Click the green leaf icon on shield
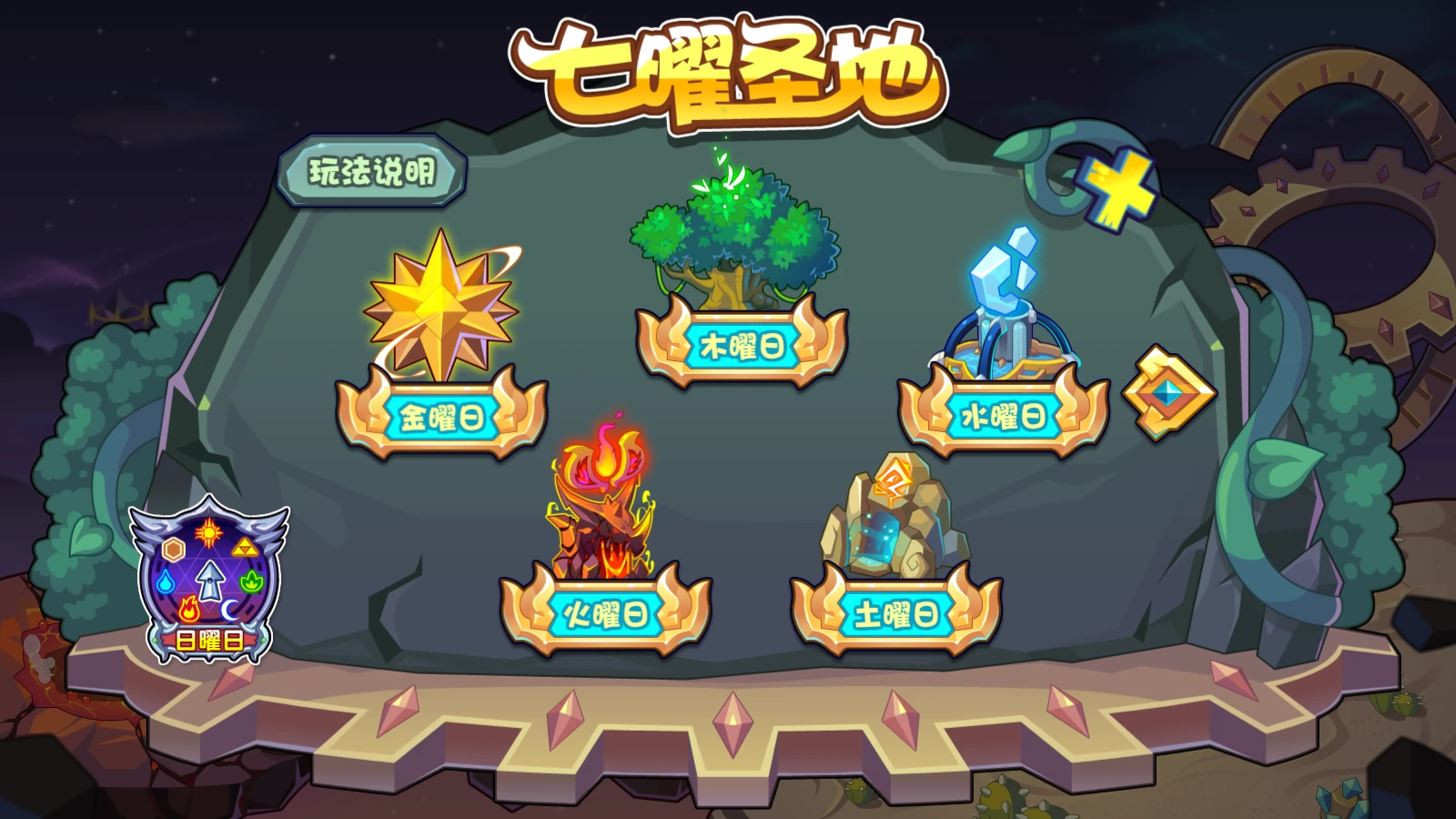 252,581
